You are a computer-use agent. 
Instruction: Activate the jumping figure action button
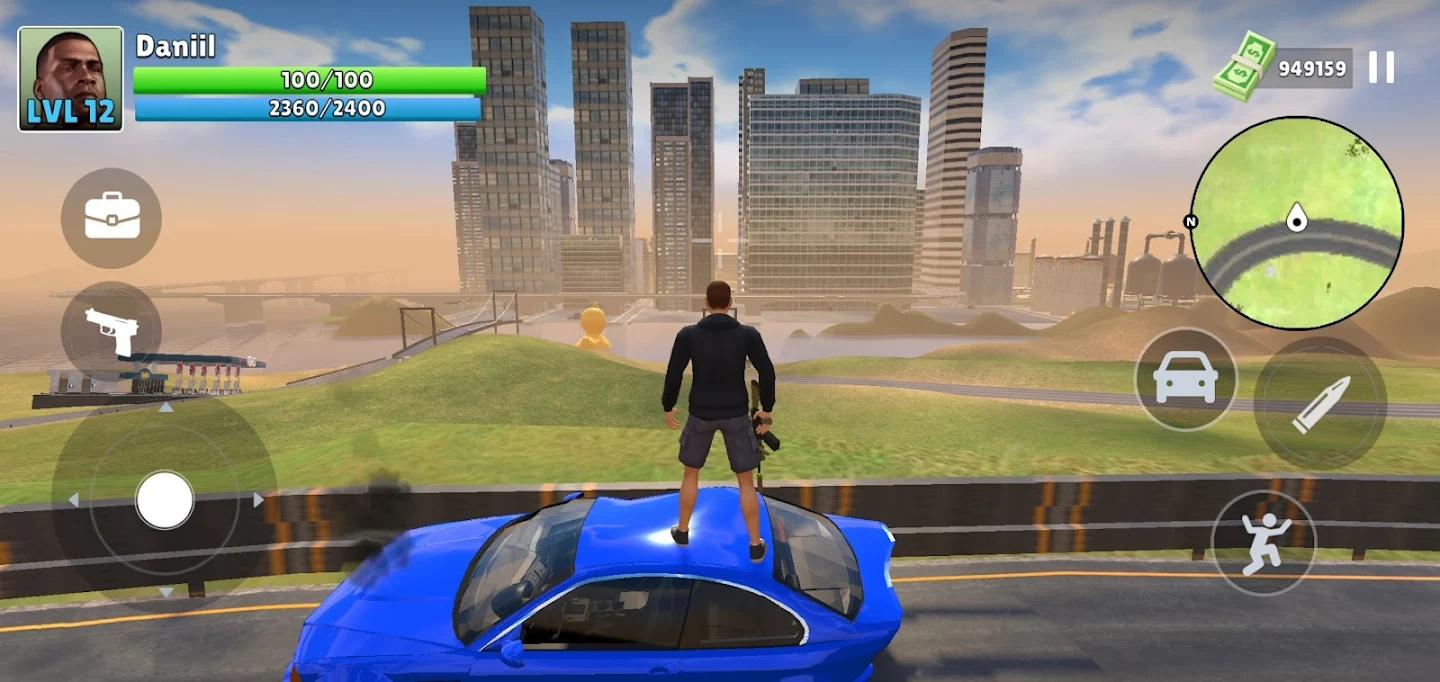[x=1263, y=543]
